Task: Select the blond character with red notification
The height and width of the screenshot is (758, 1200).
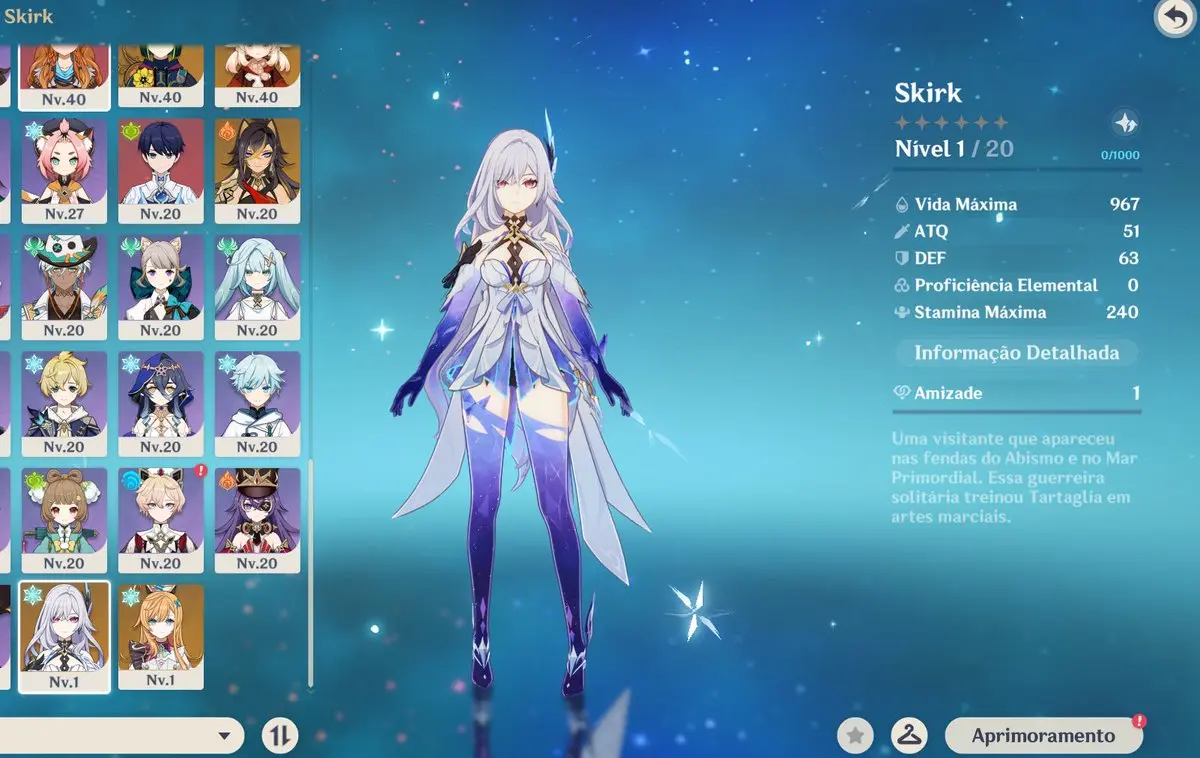Action: [x=161, y=519]
